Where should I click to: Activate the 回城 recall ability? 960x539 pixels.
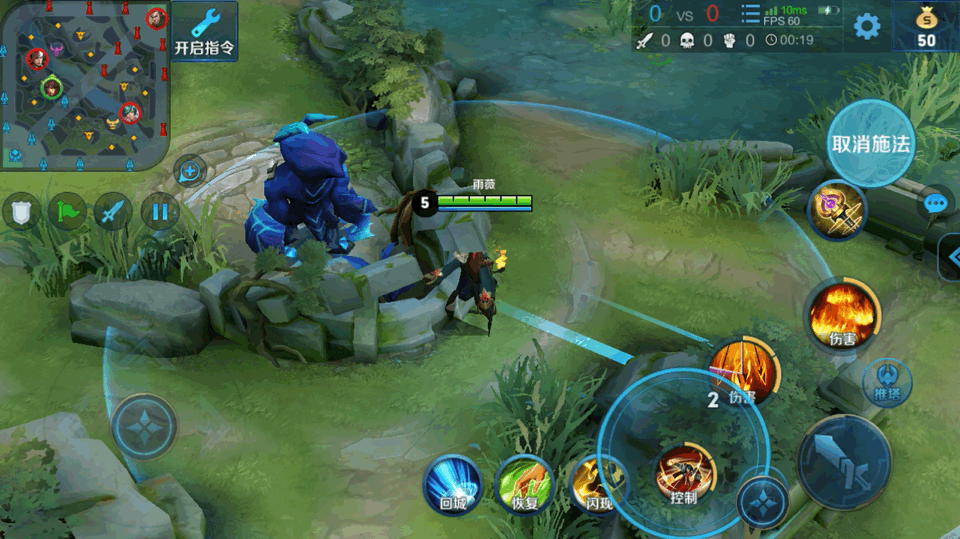[453, 482]
